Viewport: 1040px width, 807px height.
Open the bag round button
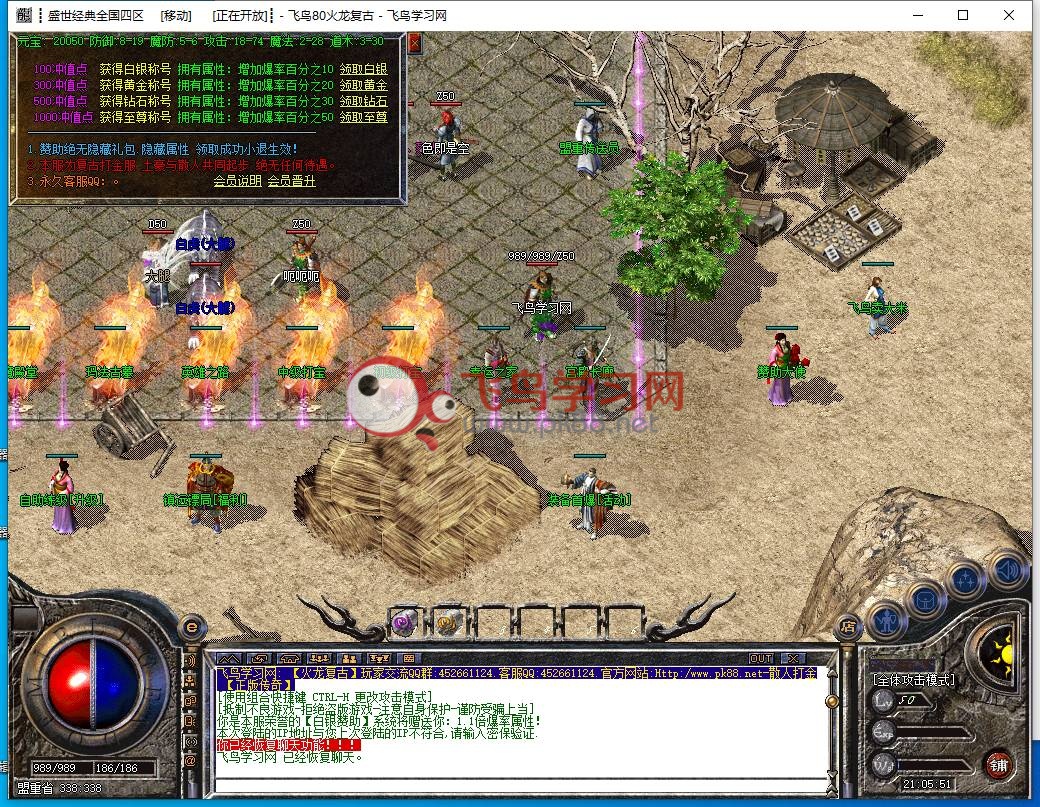[x=925, y=600]
